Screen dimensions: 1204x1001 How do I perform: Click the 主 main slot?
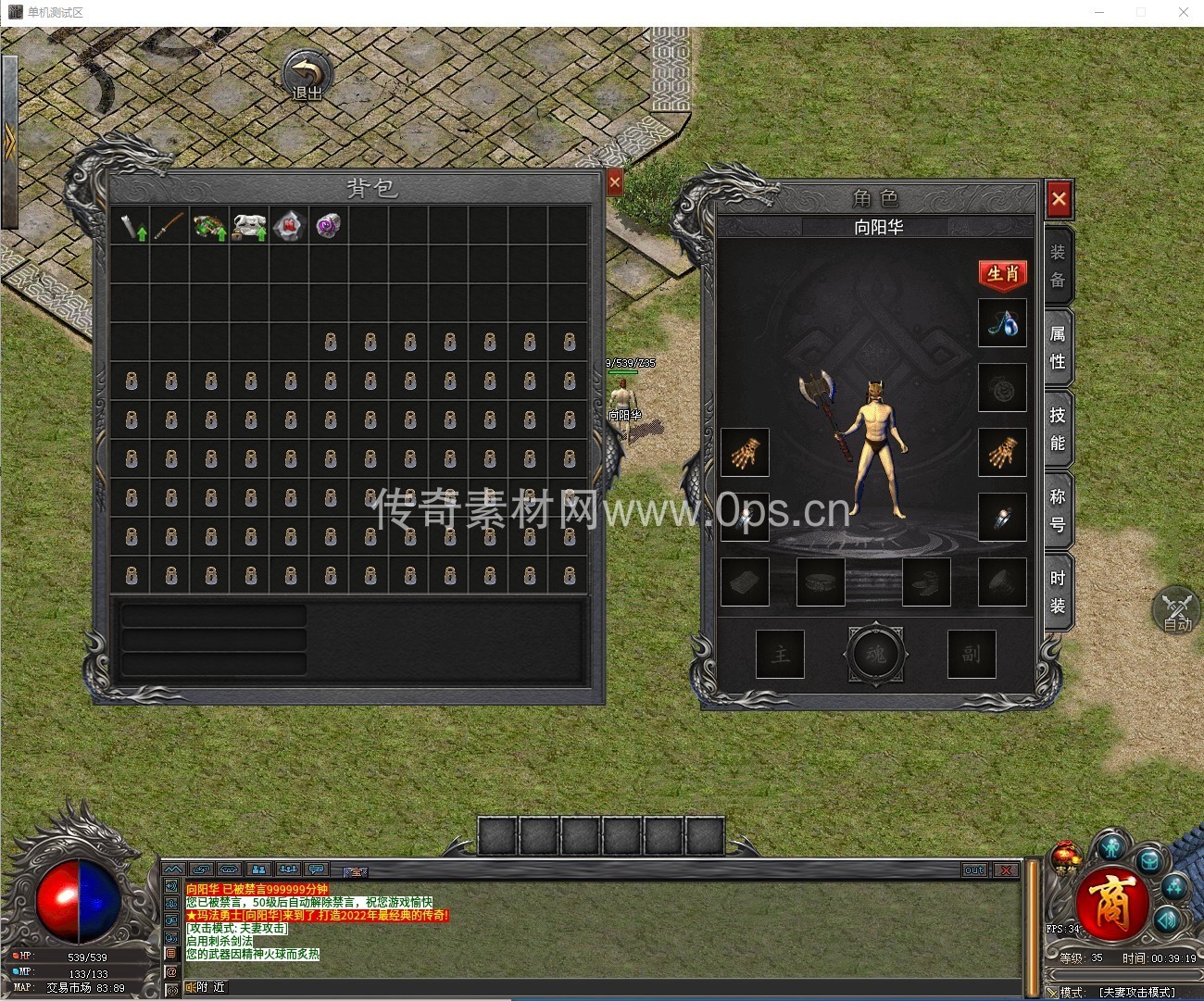[780, 654]
